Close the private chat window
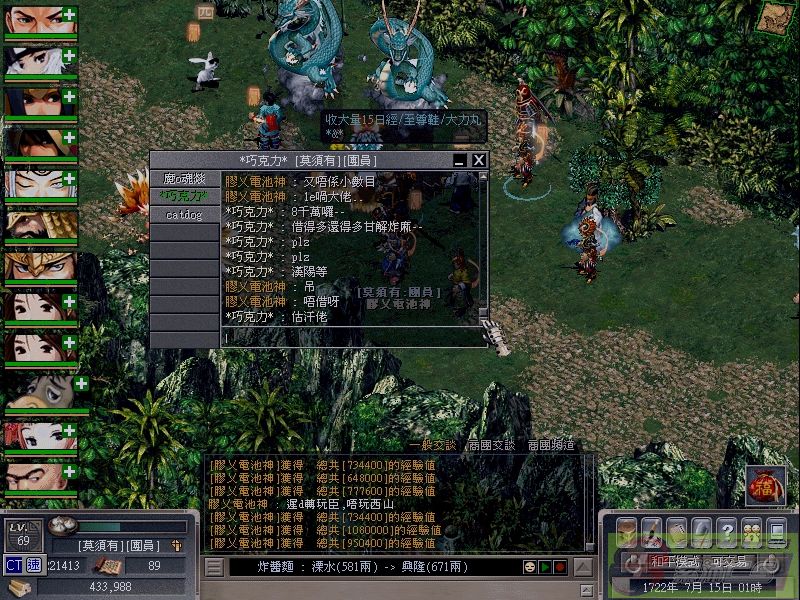This screenshot has height=600, width=800. 479,160
